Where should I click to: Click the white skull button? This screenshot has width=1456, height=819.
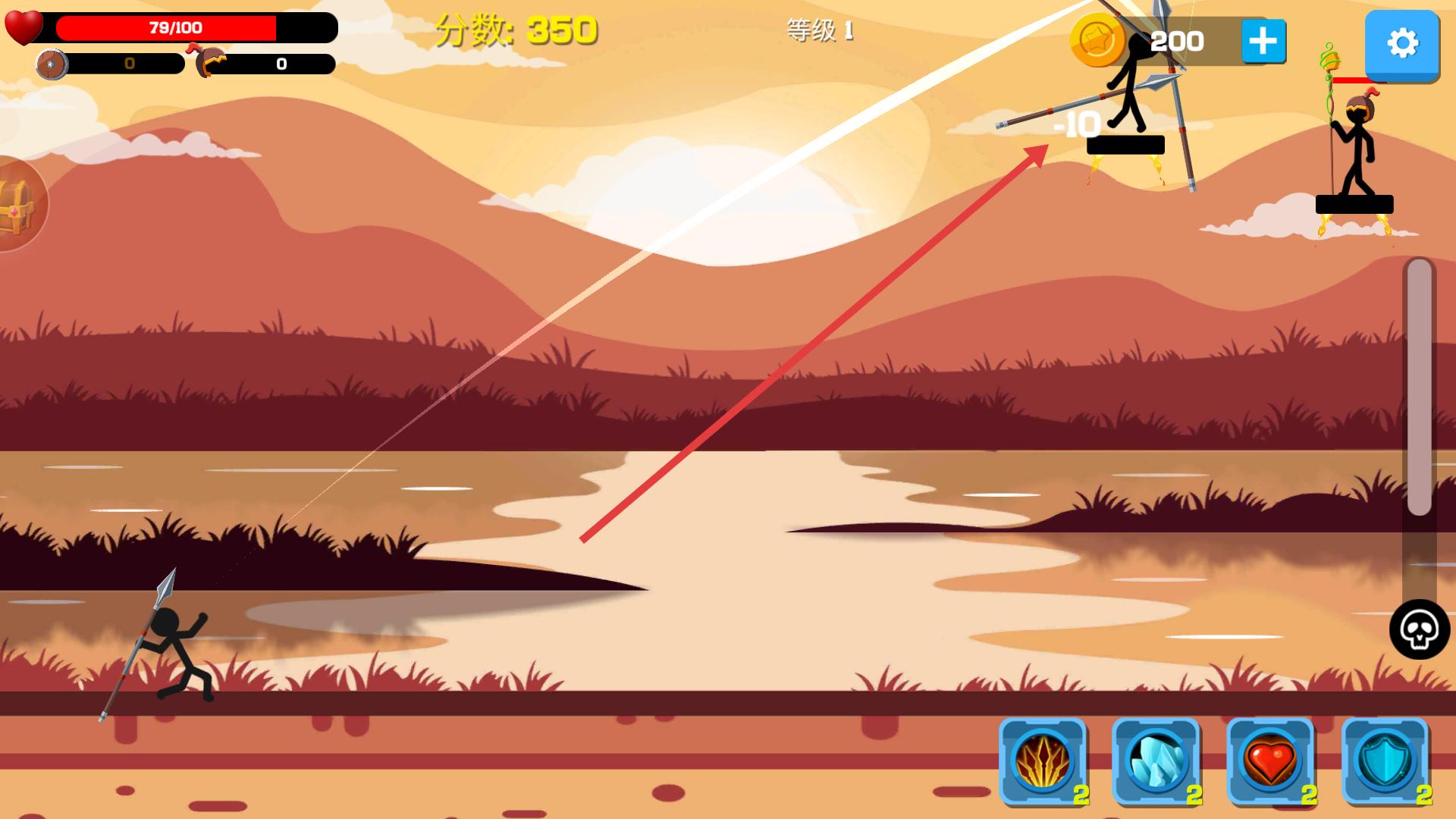coord(1419,629)
